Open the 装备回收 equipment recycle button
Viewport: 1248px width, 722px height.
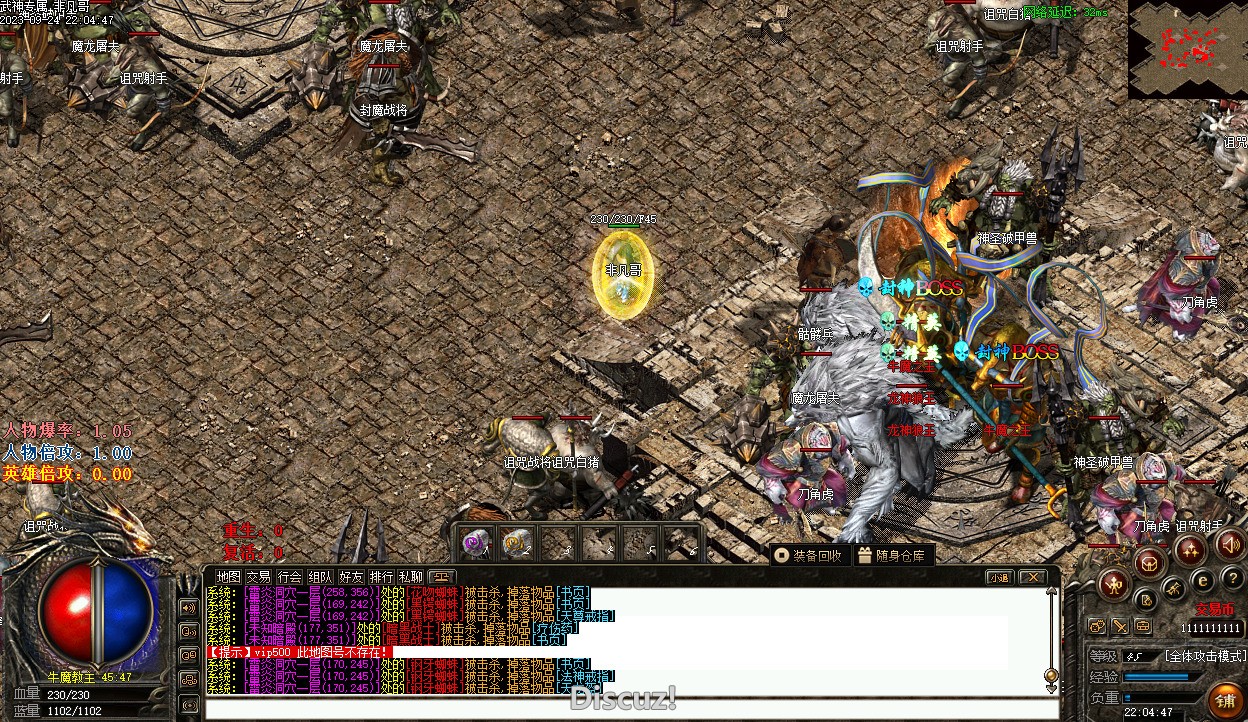(x=810, y=555)
